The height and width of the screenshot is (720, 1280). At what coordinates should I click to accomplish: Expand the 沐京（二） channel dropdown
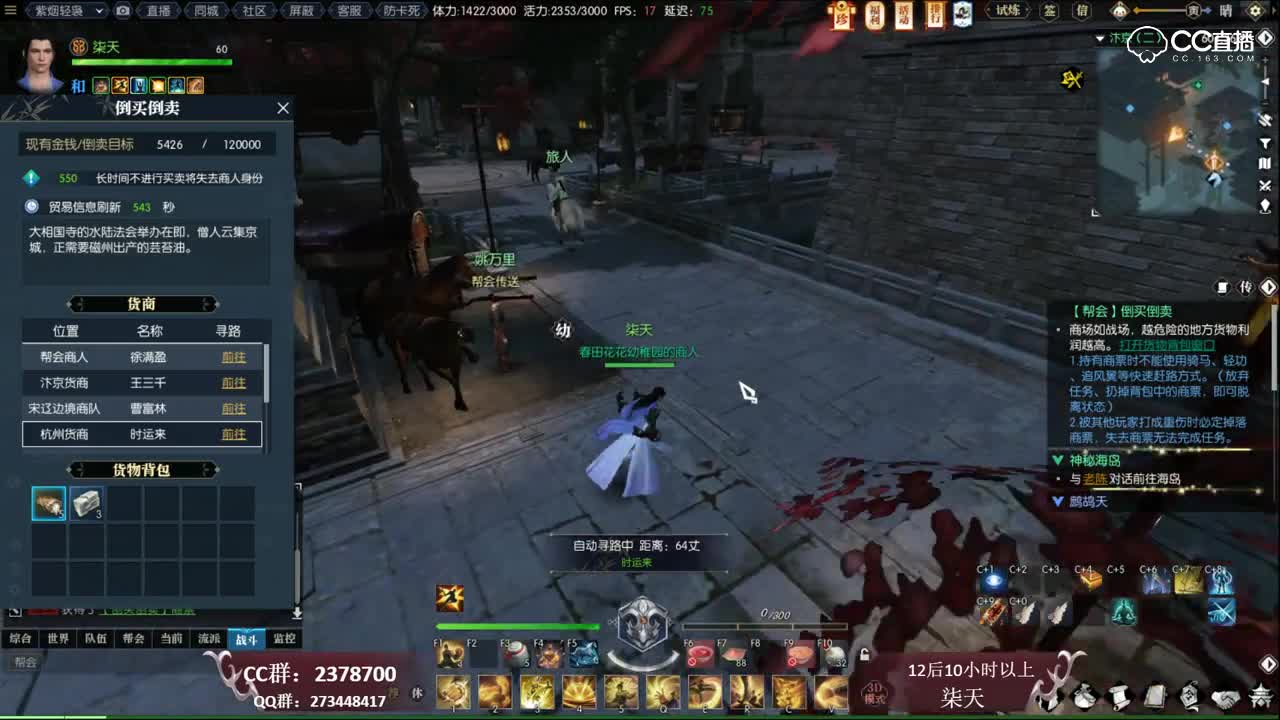pyautogui.click(x=1099, y=38)
